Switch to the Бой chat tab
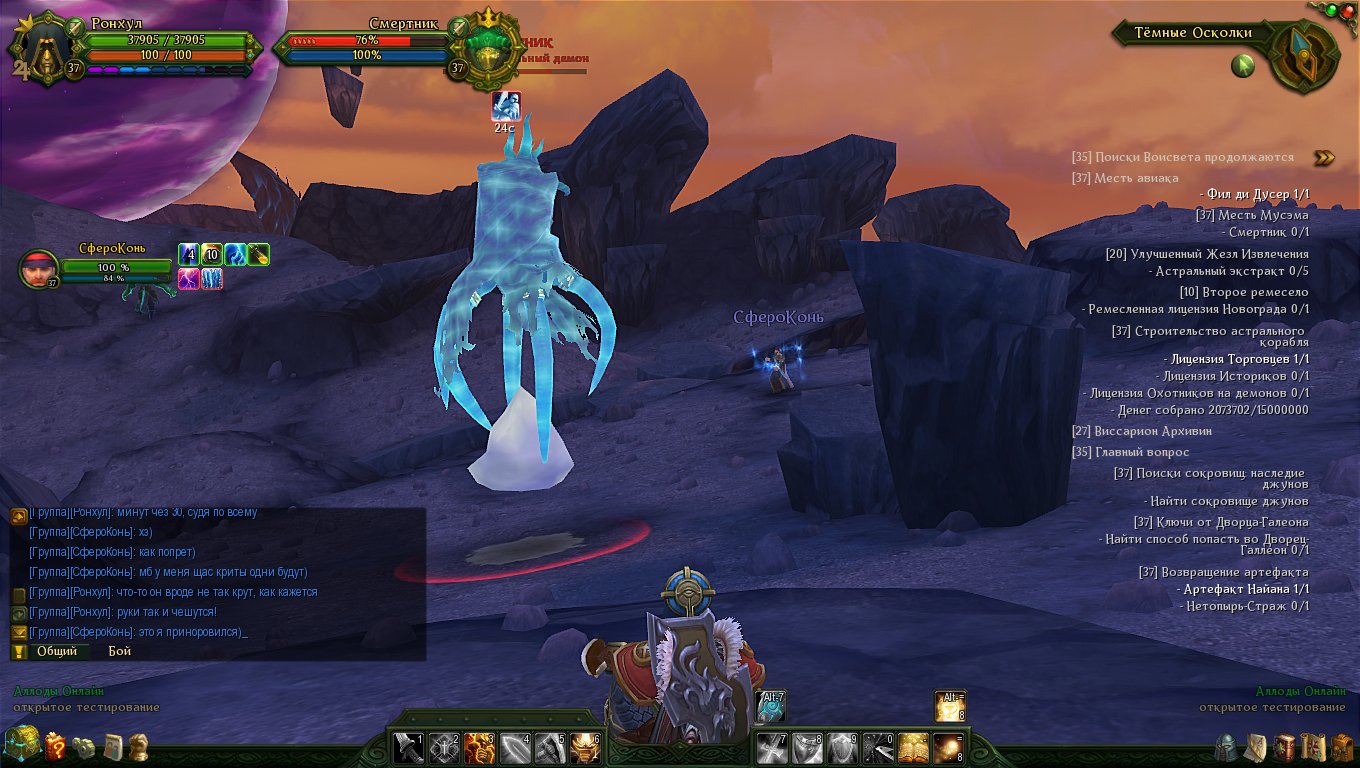This screenshot has height=768, width=1360. [x=120, y=651]
